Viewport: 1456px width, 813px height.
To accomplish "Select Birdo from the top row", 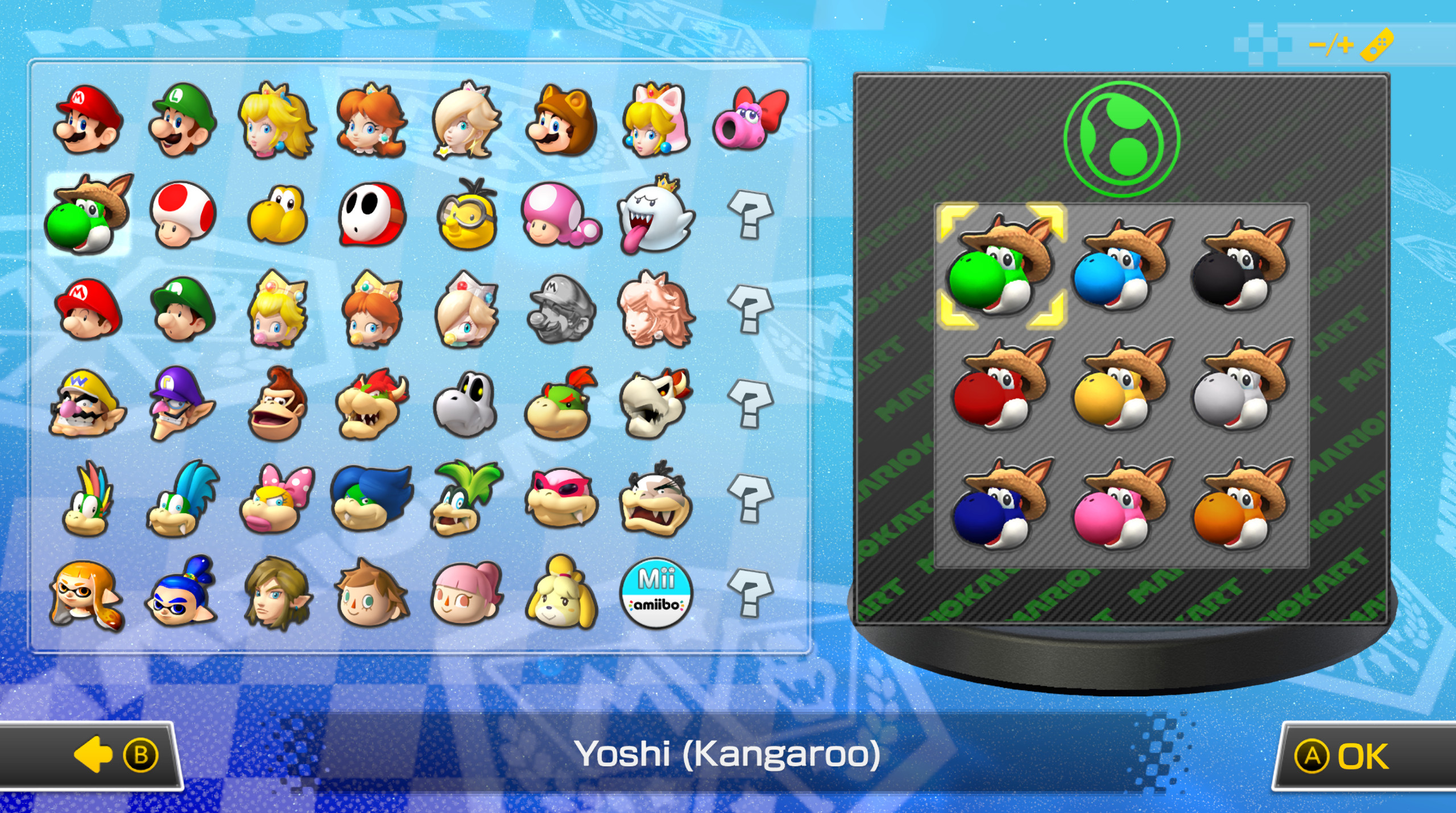I will [x=745, y=119].
